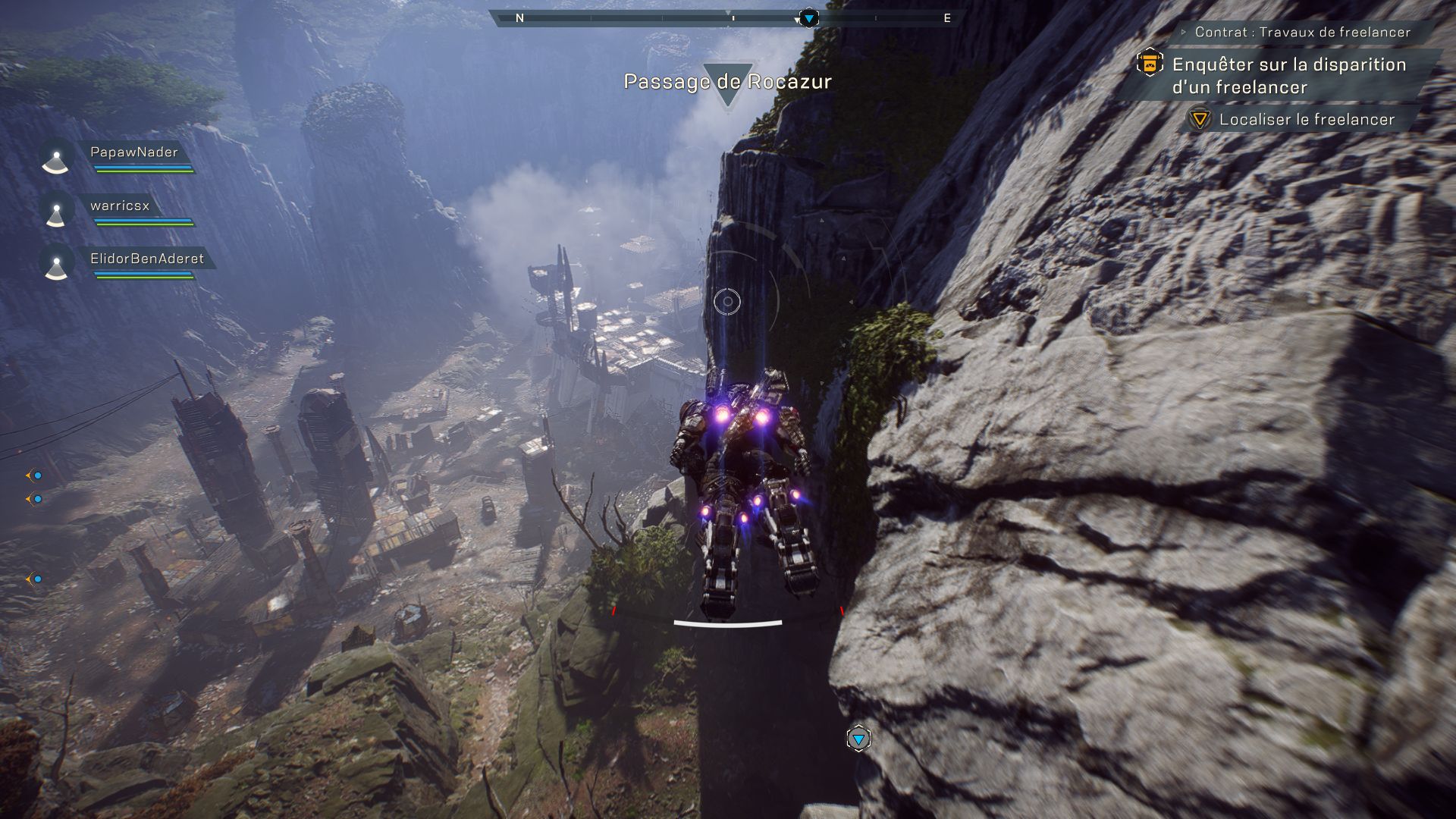
Task: Open the Contrat : Travaux de freelancer header
Action: tap(1302, 32)
